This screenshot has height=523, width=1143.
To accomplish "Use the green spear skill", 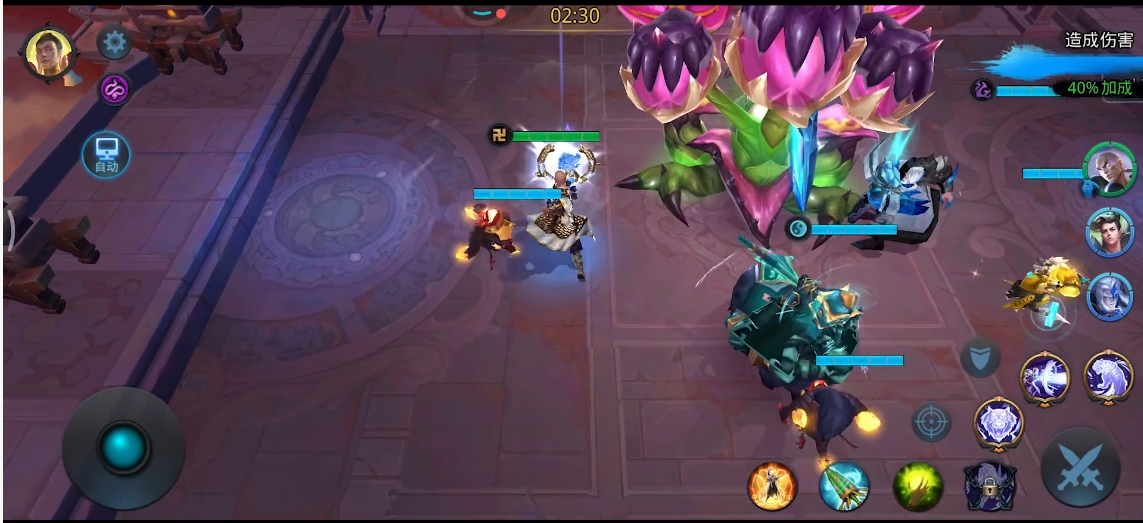I will 843,487.
